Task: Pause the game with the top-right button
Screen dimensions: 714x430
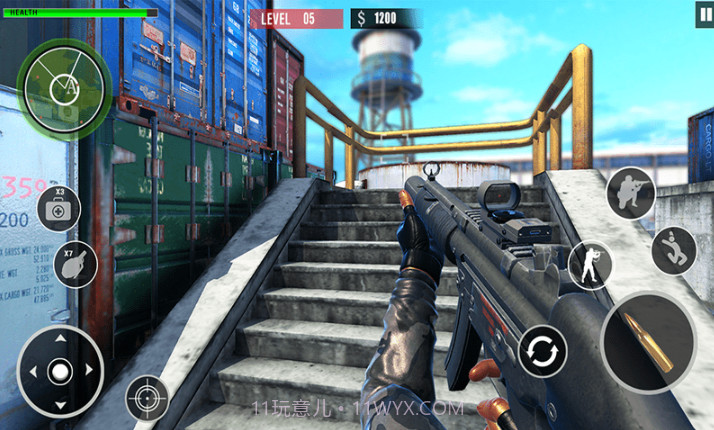Action: (x=705, y=15)
